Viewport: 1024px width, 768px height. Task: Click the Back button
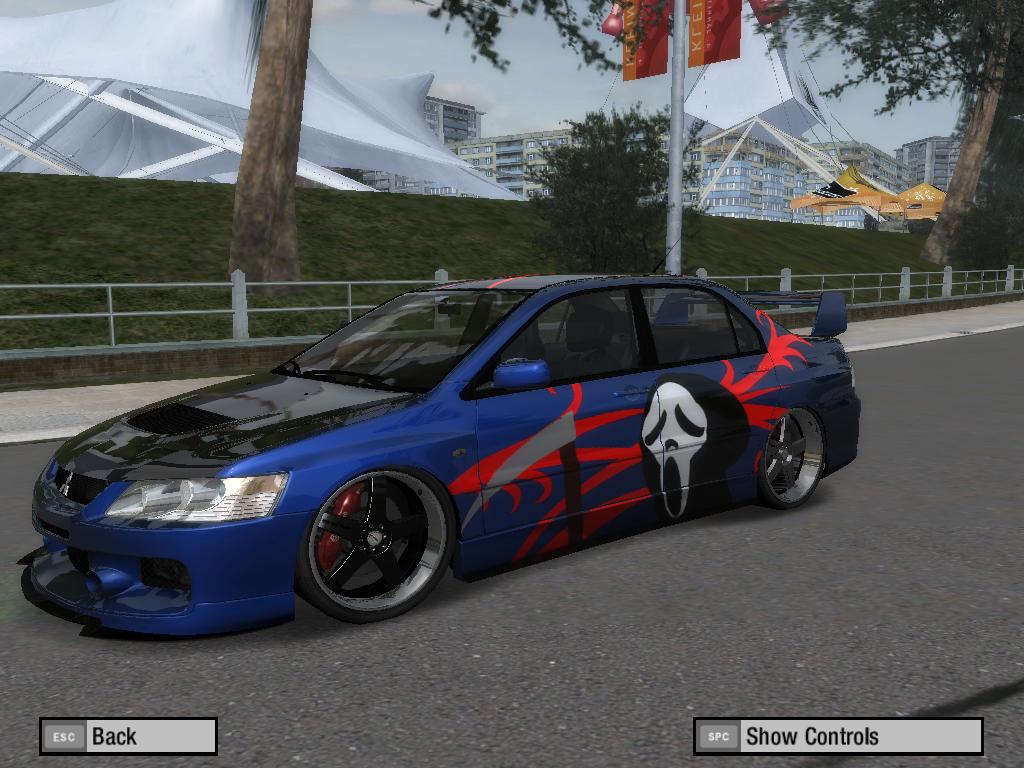(x=128, y=737)
